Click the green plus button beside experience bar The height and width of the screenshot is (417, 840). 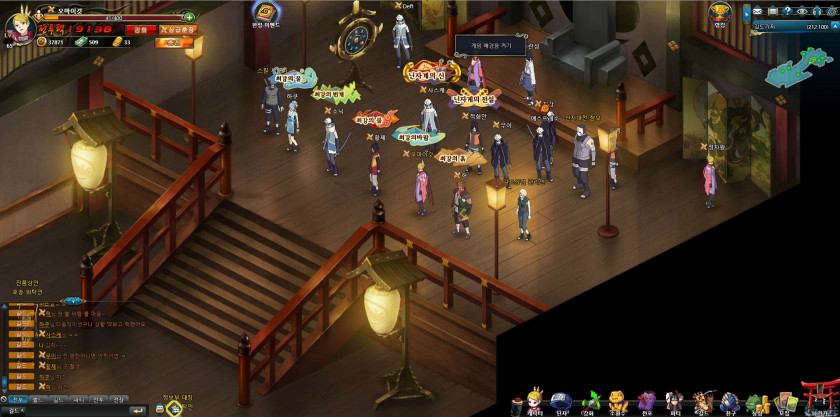pos(189,17)
